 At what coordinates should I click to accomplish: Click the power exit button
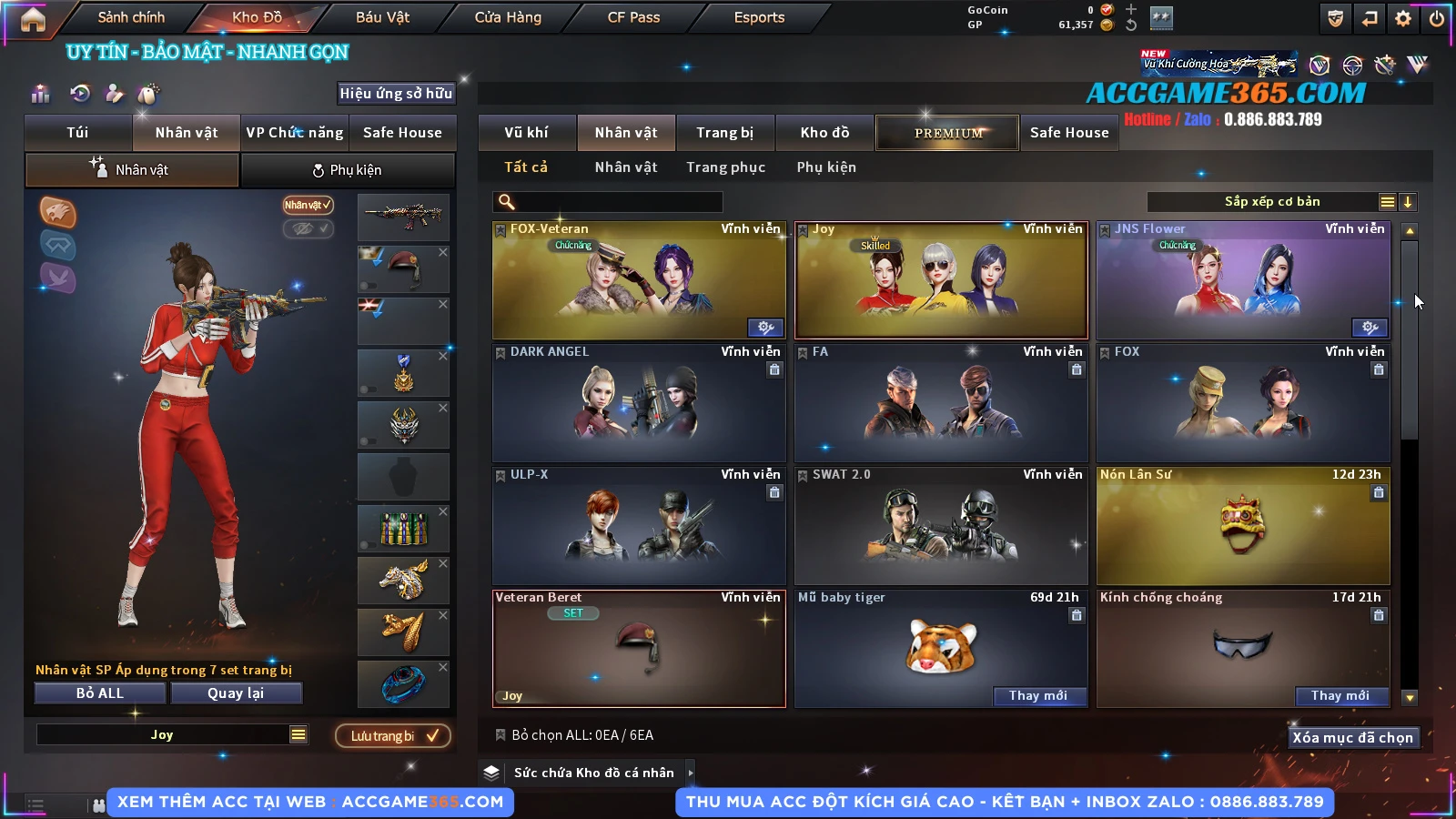(x=1437, y=18)
